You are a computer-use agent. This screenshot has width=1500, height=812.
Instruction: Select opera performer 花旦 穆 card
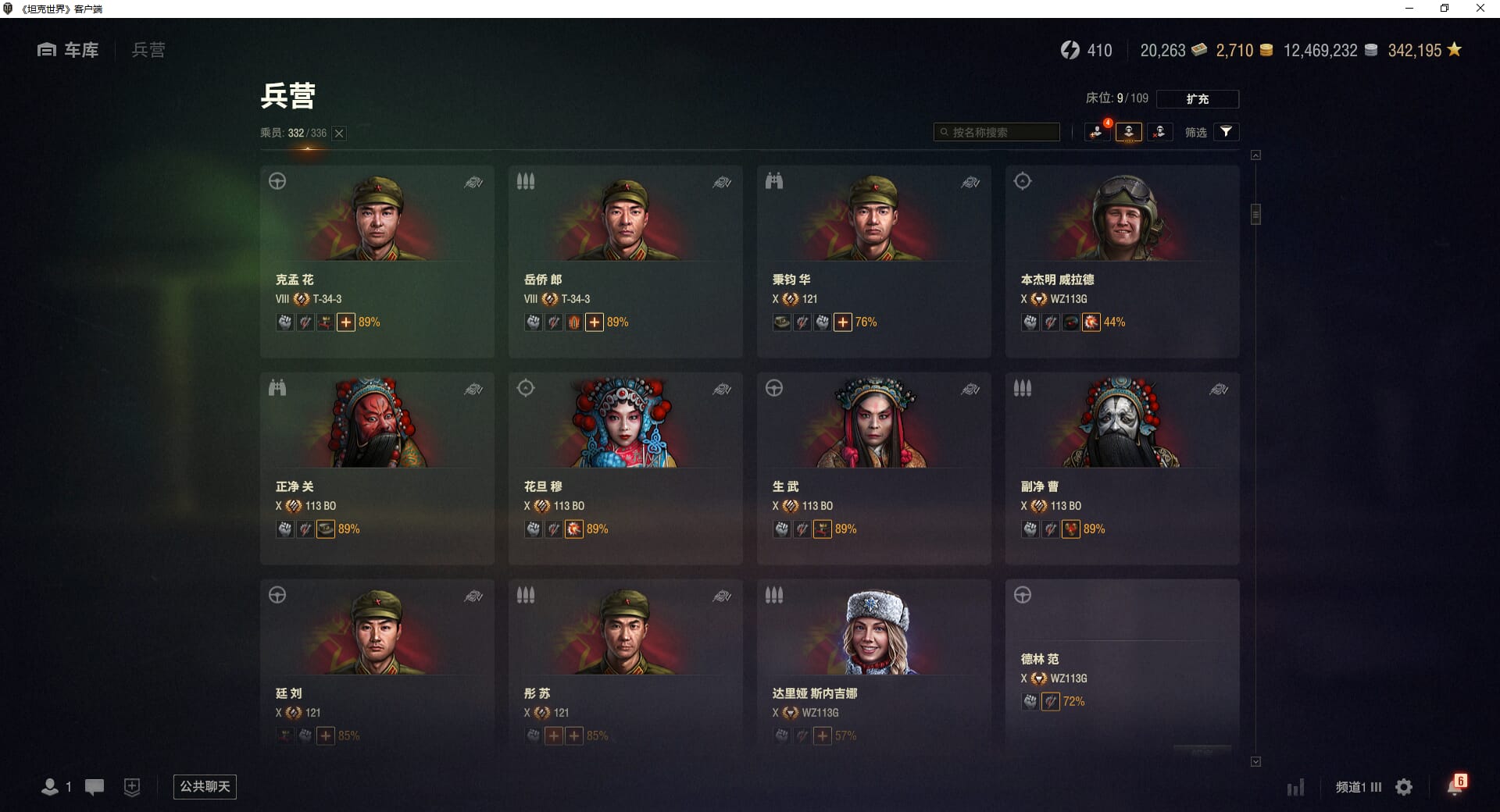point(625,468)
